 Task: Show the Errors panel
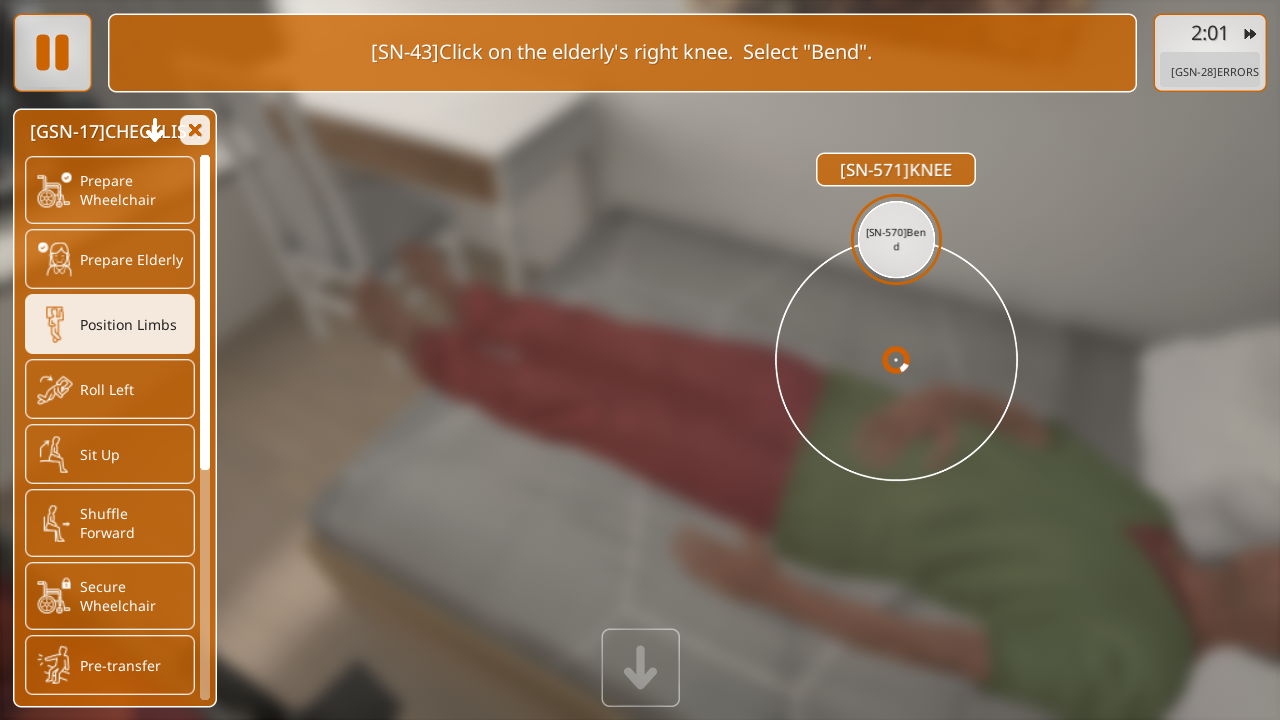1214,72
